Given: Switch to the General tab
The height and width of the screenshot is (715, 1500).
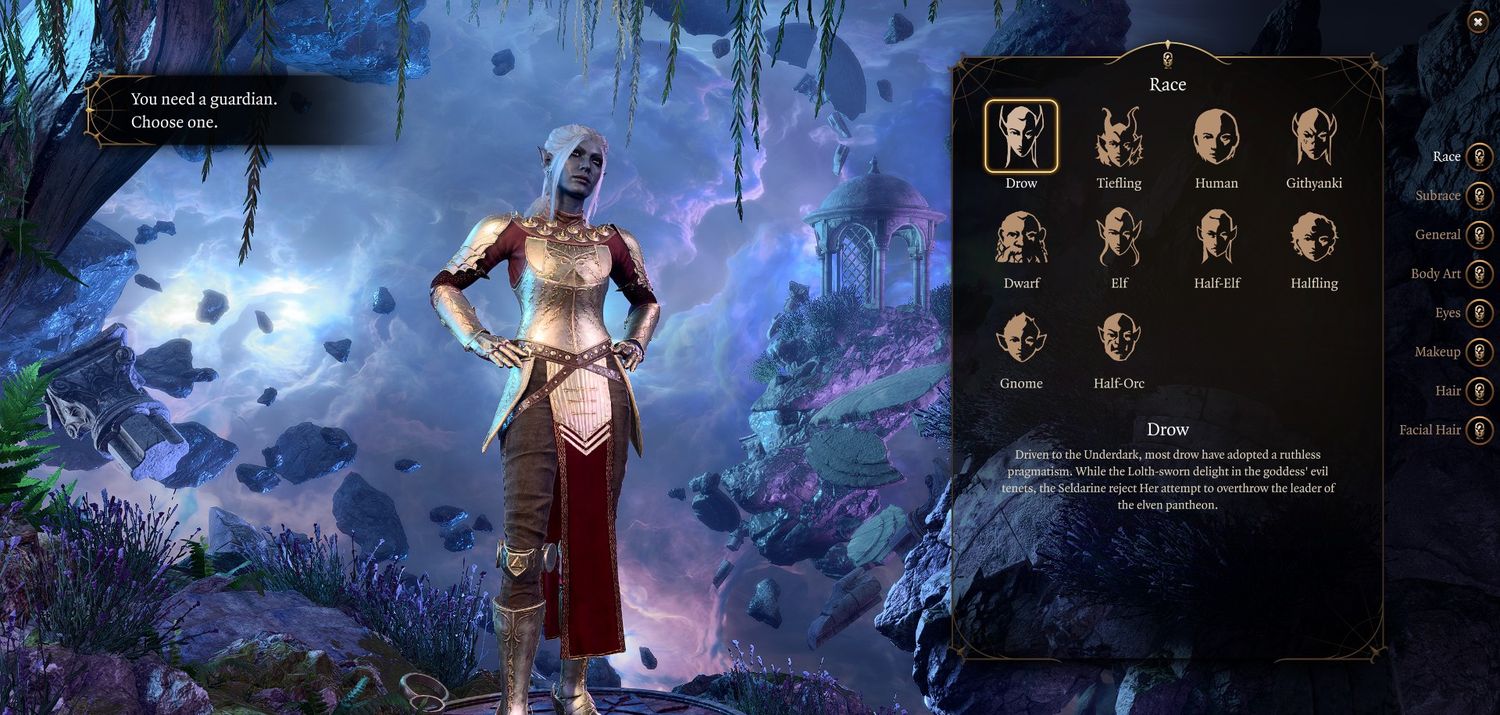Looking at the screenshot, I should pyautogui.click(x=1479, y=235).
